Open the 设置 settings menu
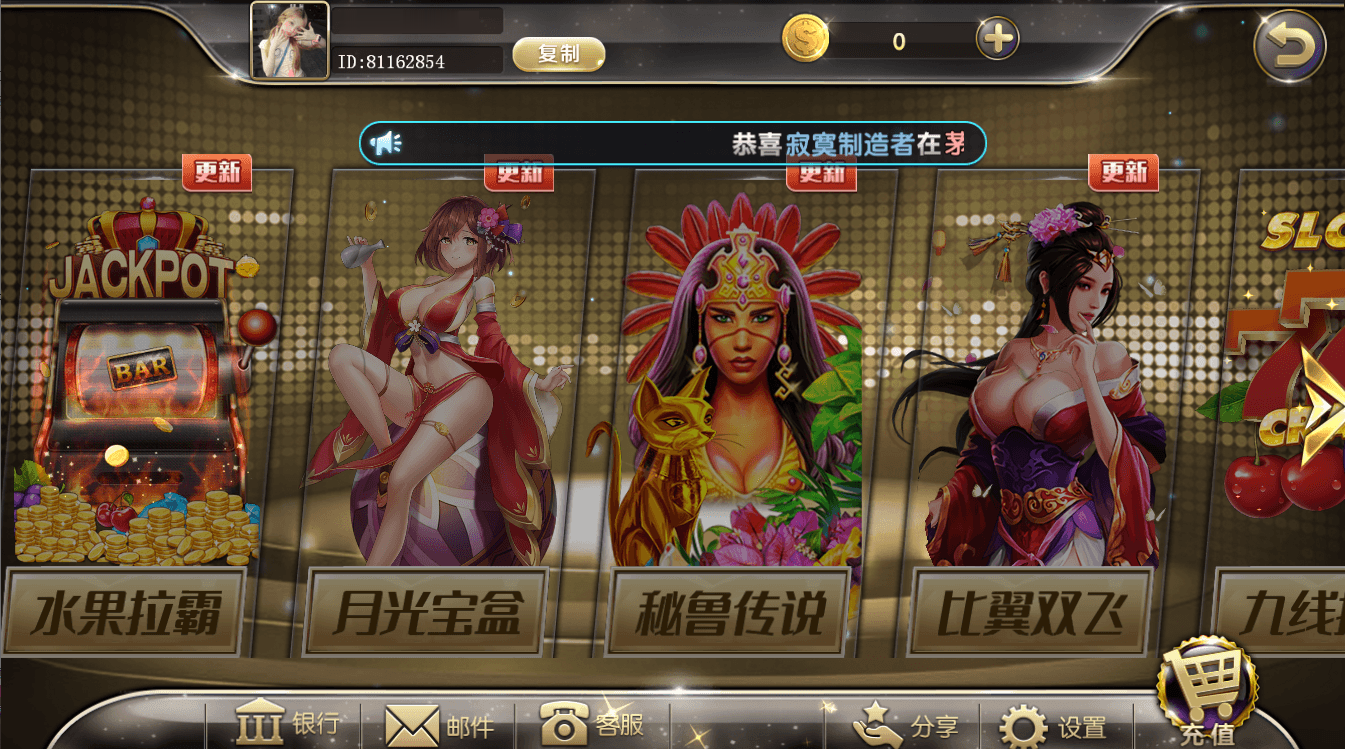 pyautogui.click(x=1054, y=727)
